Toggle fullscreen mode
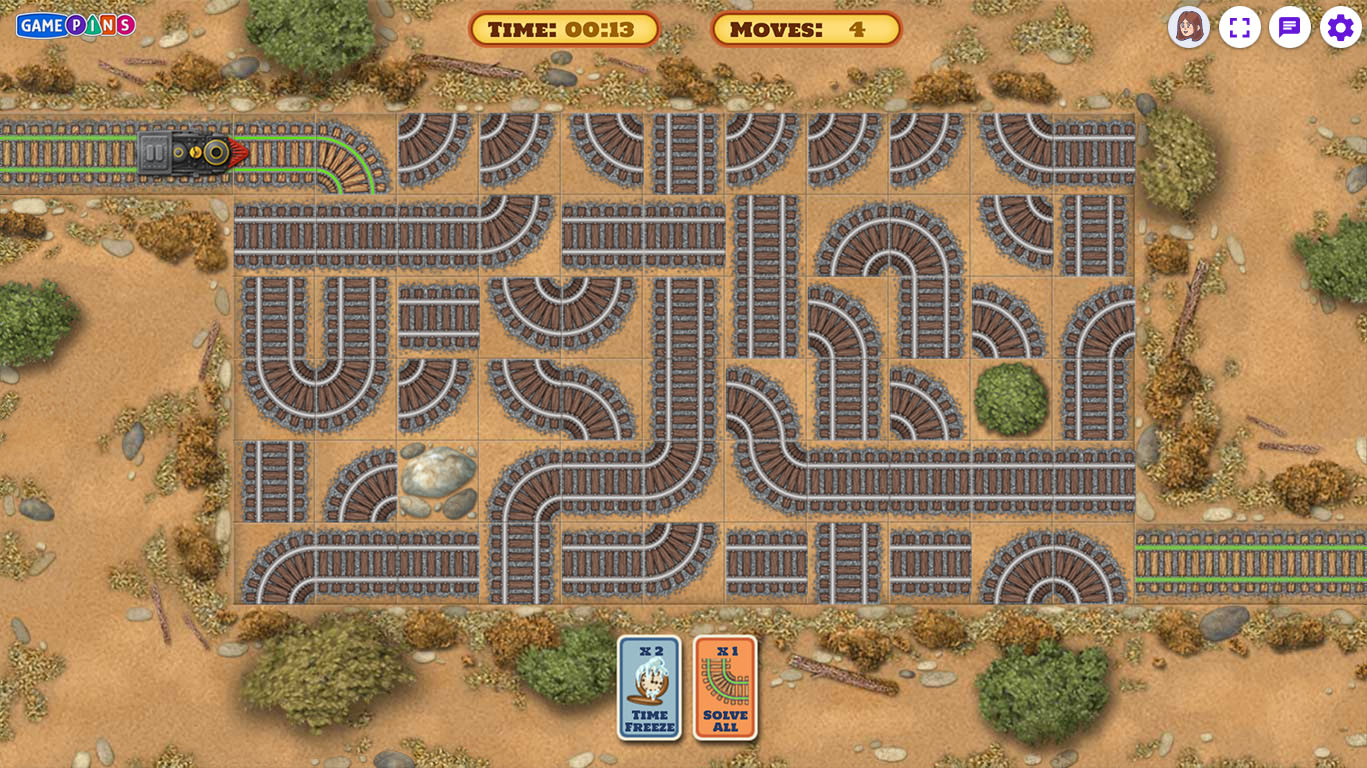The height and width of the screenshot is (768, 1367). 1240,27
